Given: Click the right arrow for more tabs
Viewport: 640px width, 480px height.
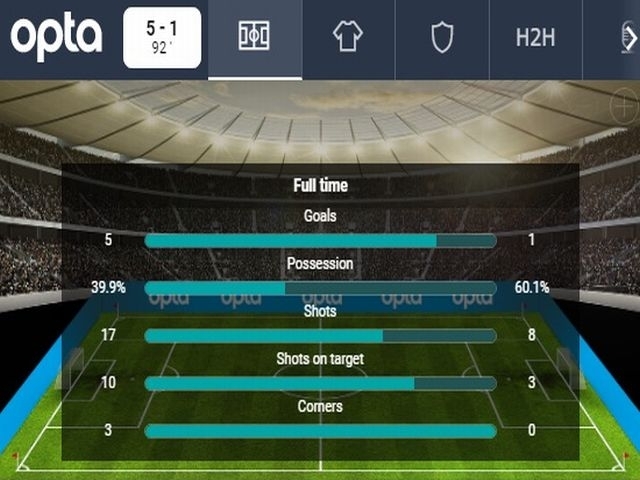Looking at the screenshot, I should (x=630, y=38).
